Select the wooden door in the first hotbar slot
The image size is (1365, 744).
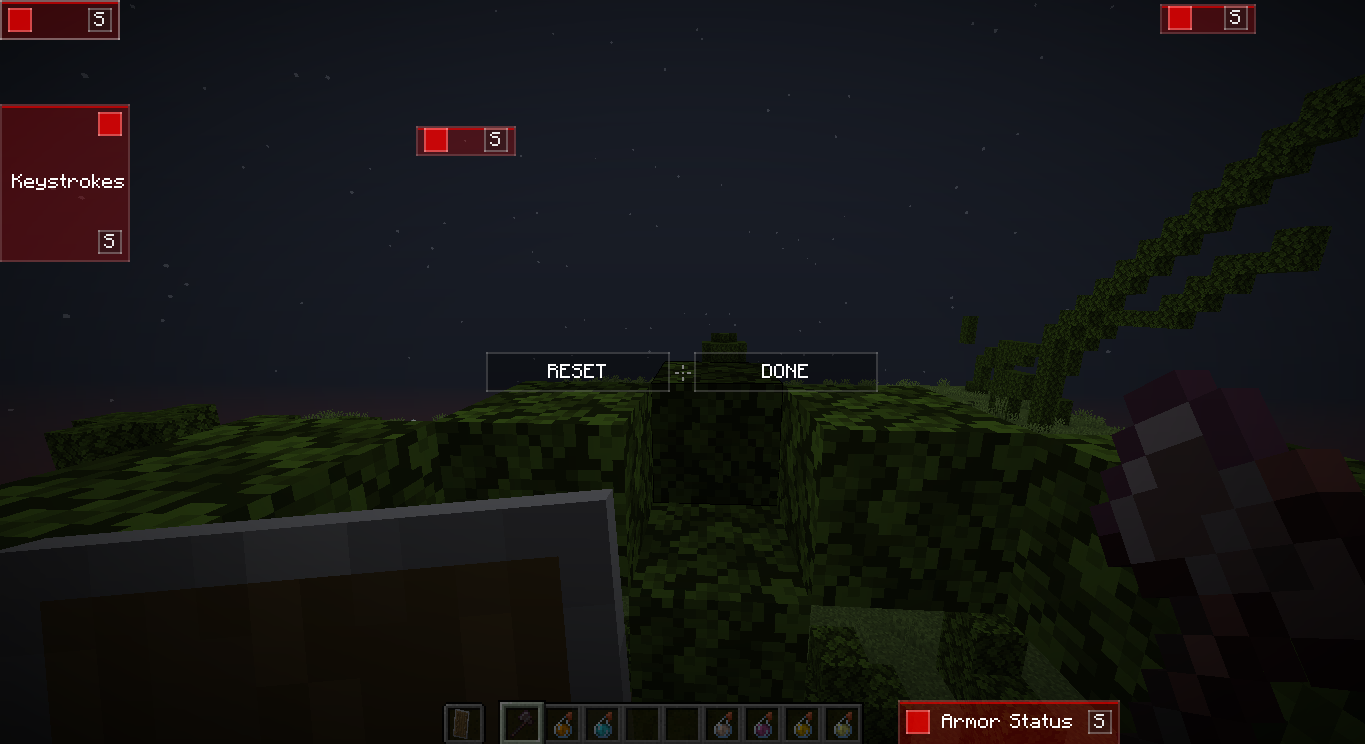(463, 722)
